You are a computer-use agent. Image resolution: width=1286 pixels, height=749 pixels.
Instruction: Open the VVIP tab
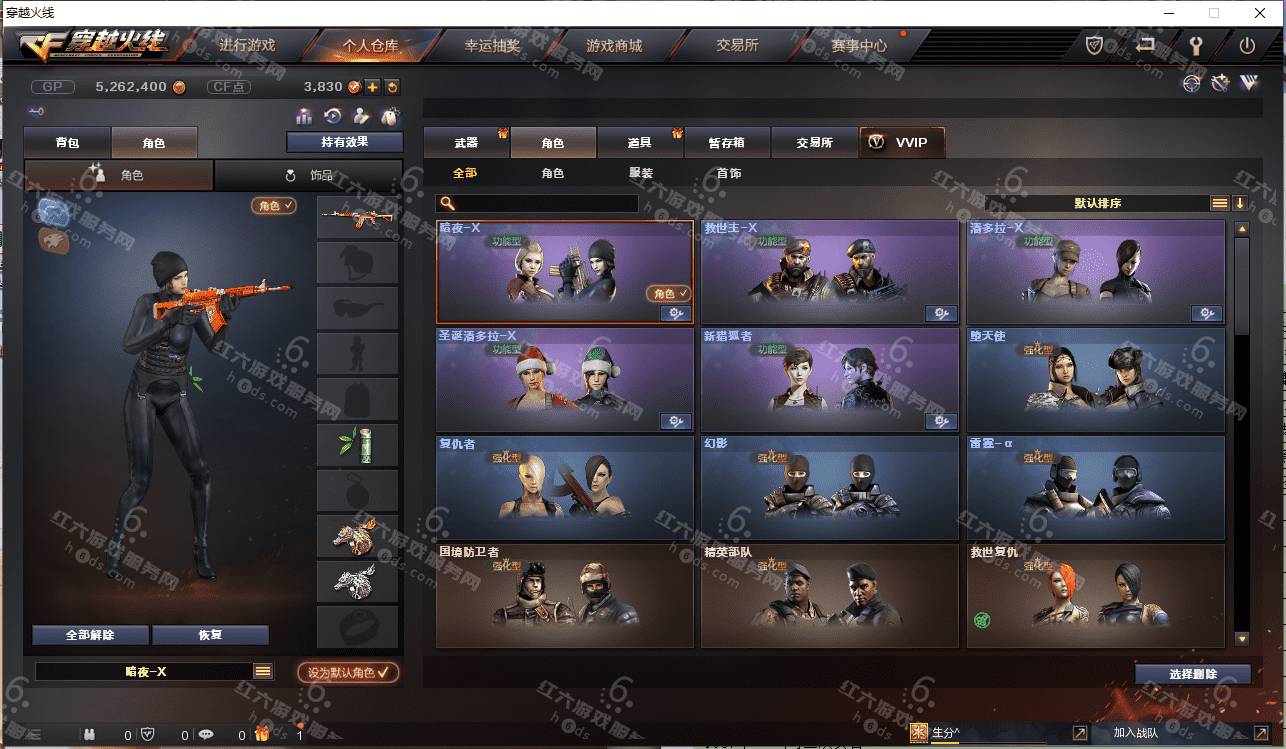[901, 143]
